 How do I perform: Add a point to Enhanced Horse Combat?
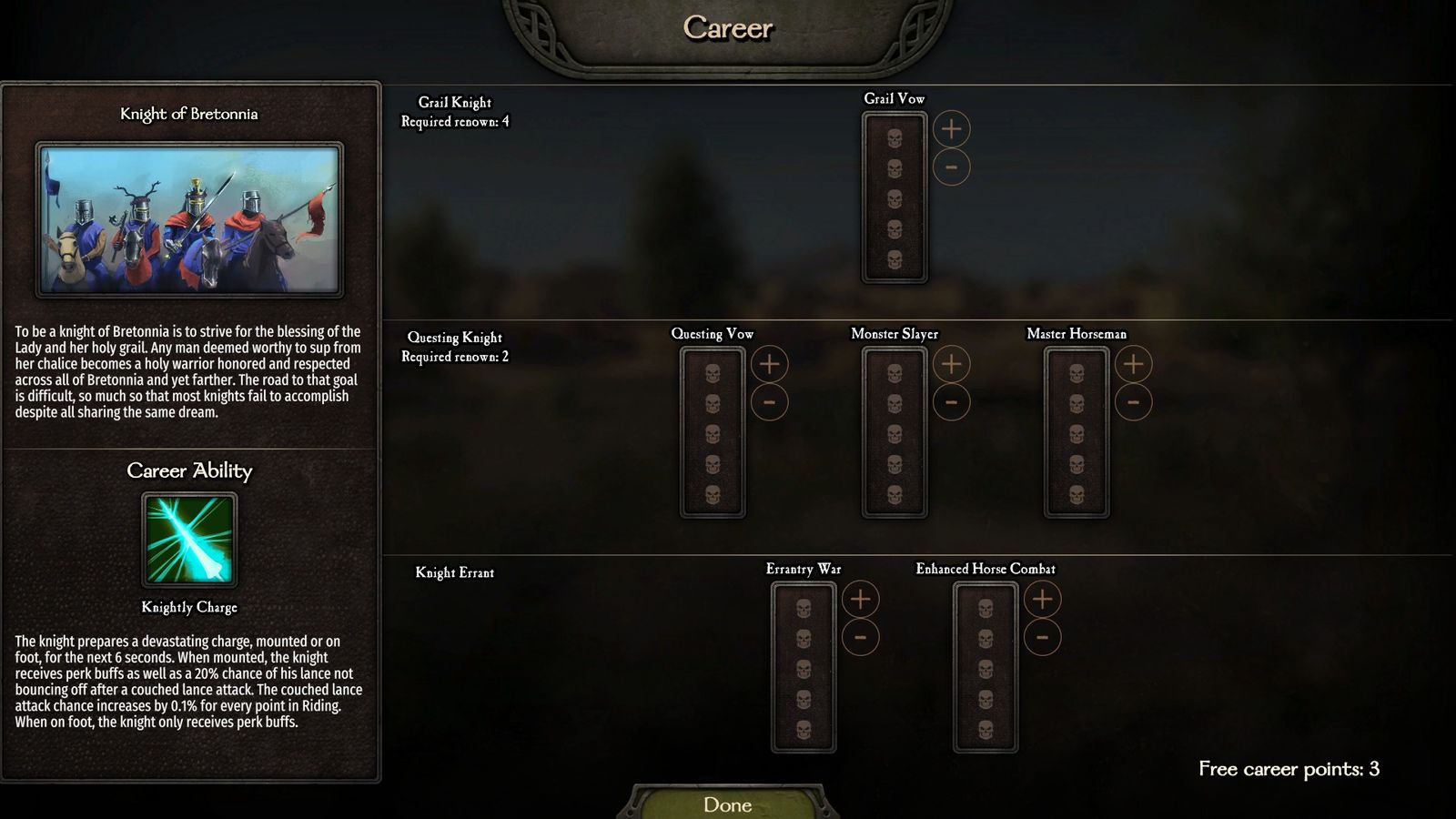tap(1042, 599)
